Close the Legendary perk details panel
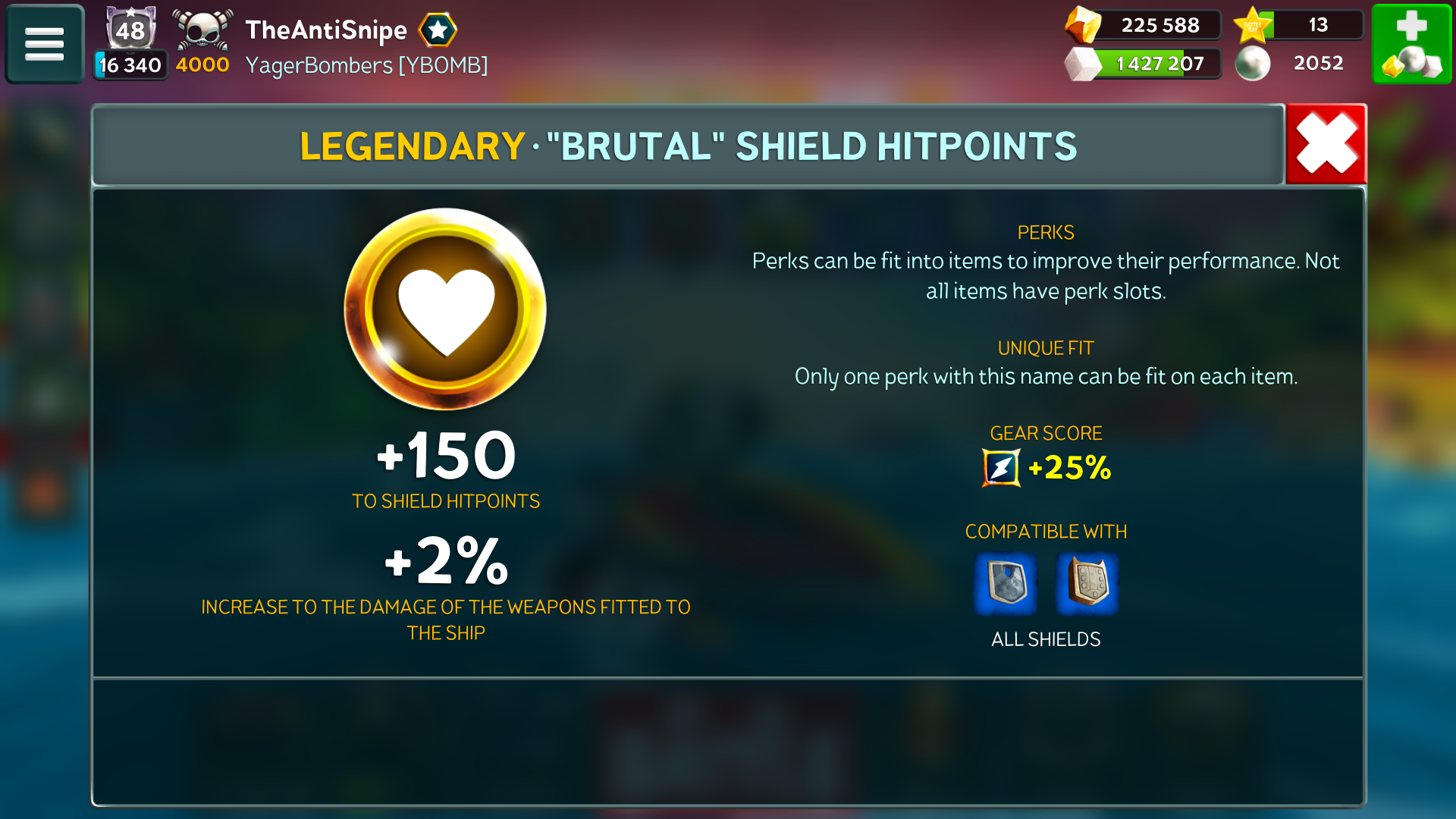The width and height of the screenshot is (1456, 819). (1326, 144)
